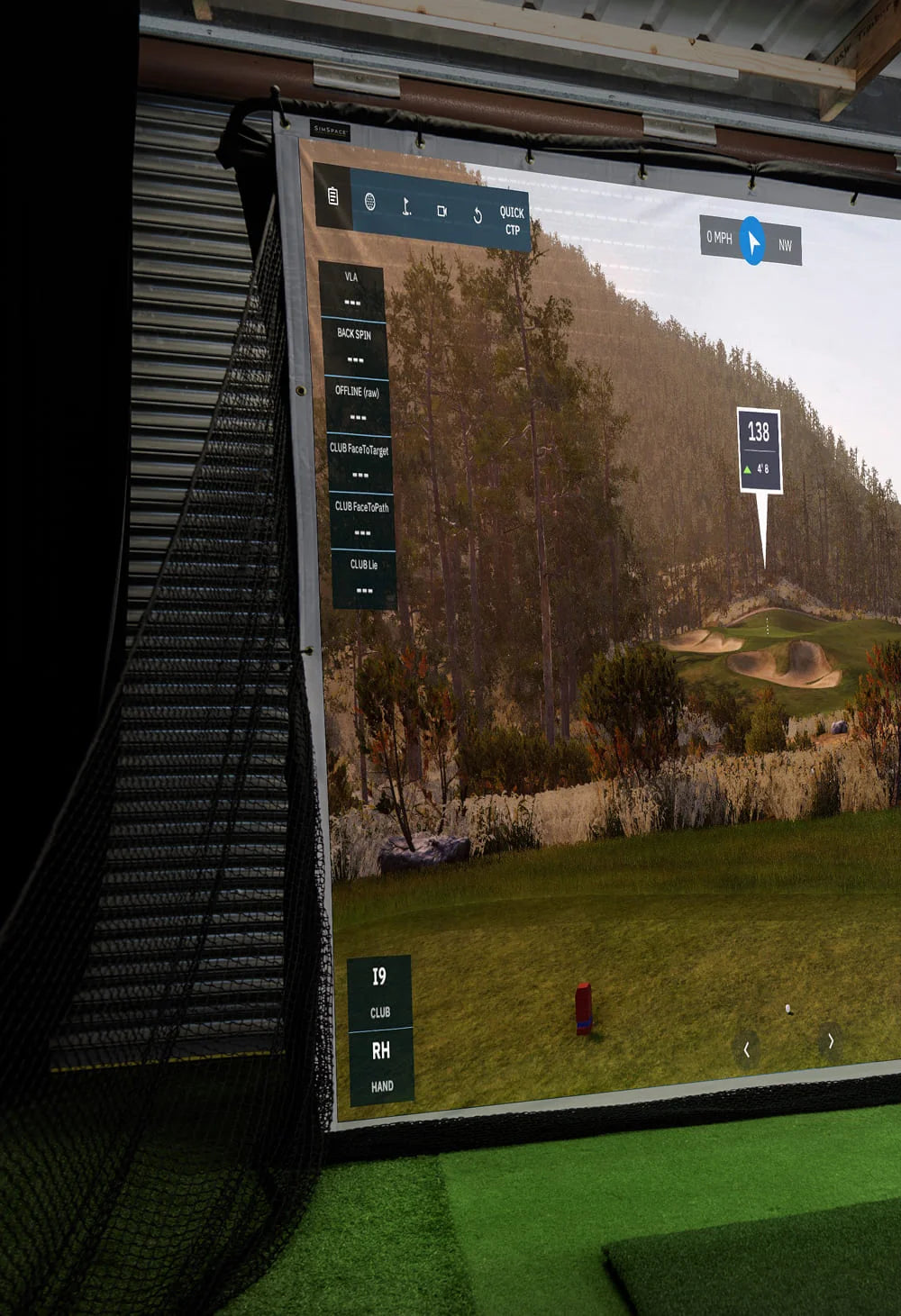Open the CLUB FaceToTarget data tile
The height and width of the screenshot is (1316, 901).
(x=359, y=462)
